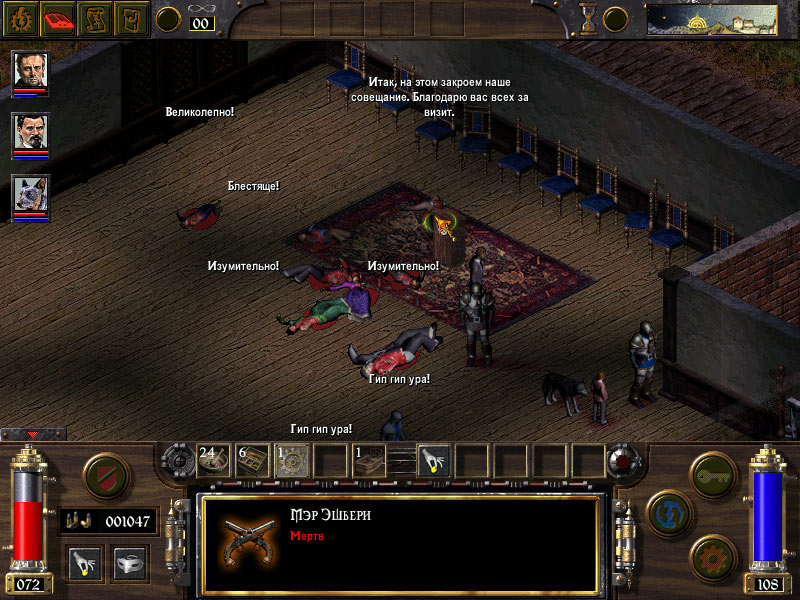Select the glowing hand hotbar slot
Screen dimensions: 800x600
(x=433, y=460)
